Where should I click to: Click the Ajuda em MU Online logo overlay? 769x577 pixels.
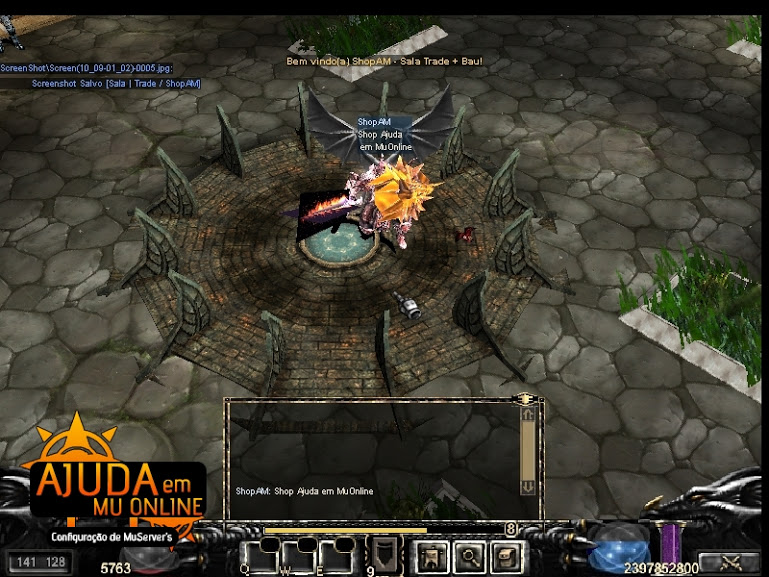tap(119, 487)
